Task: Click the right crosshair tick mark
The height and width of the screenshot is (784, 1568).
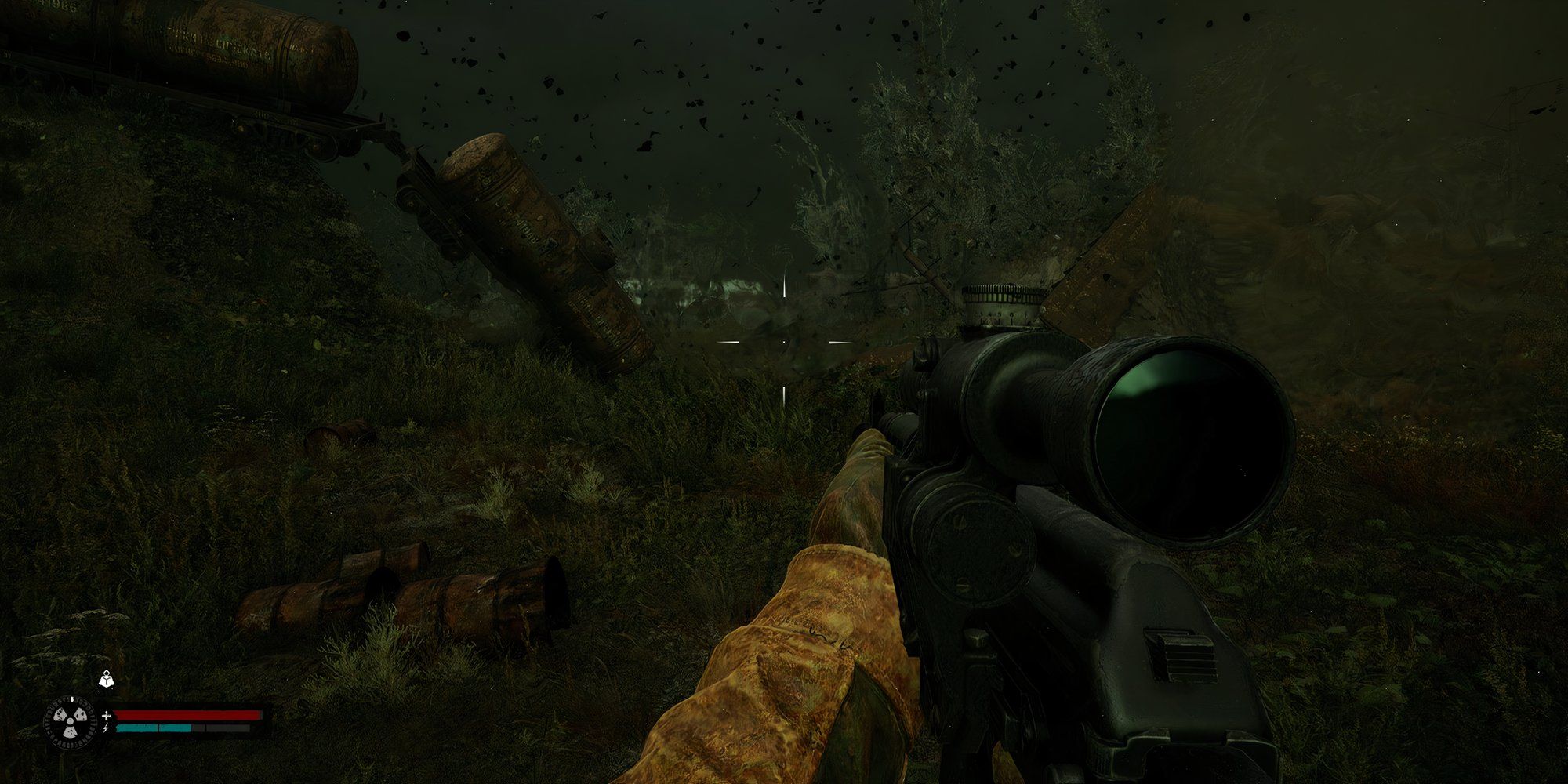Action: coord(838,343)
